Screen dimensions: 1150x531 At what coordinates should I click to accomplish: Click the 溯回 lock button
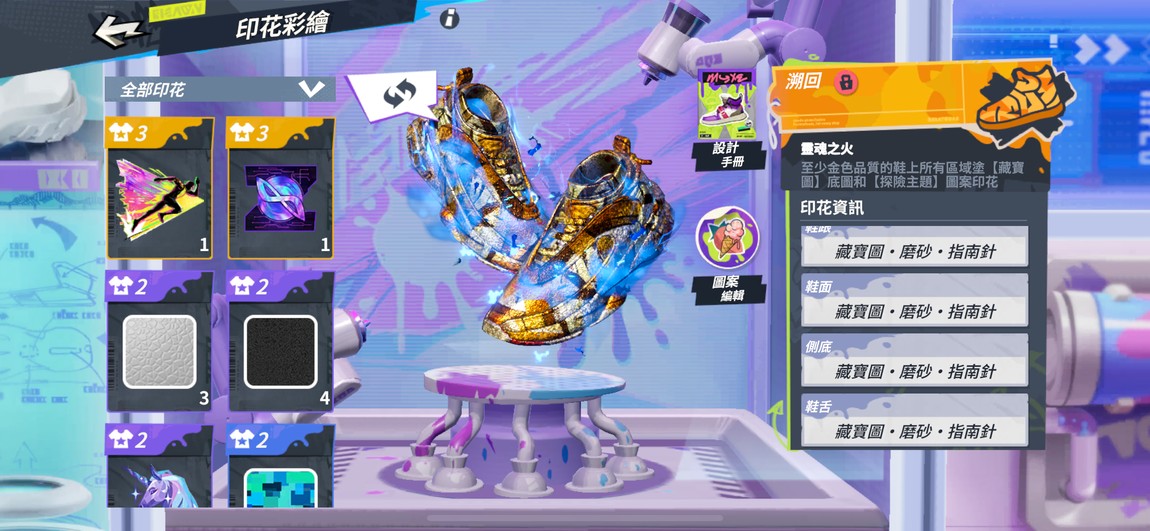[x=845, y=82]
